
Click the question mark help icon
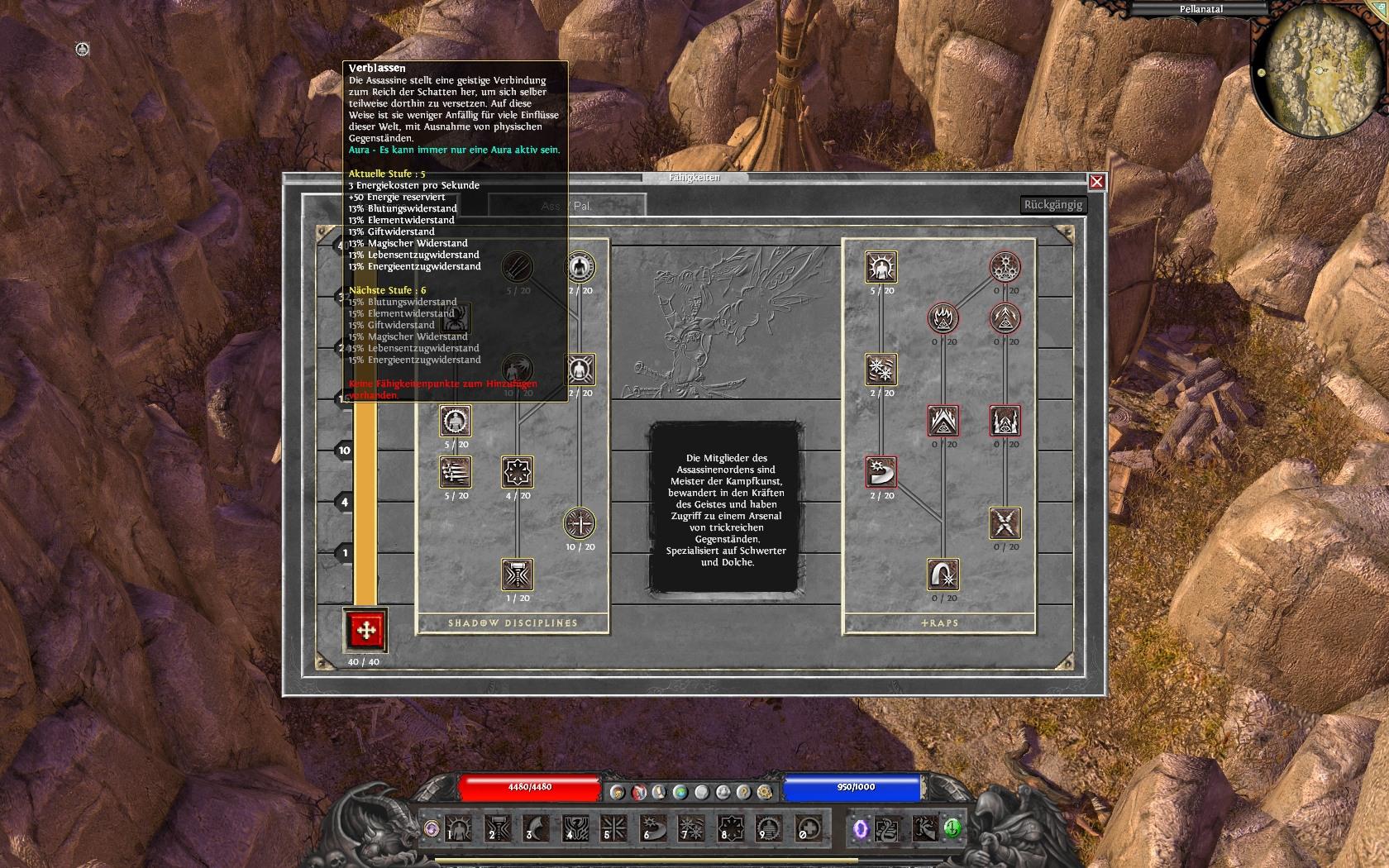pyautogui.click(x=743, y=792)
